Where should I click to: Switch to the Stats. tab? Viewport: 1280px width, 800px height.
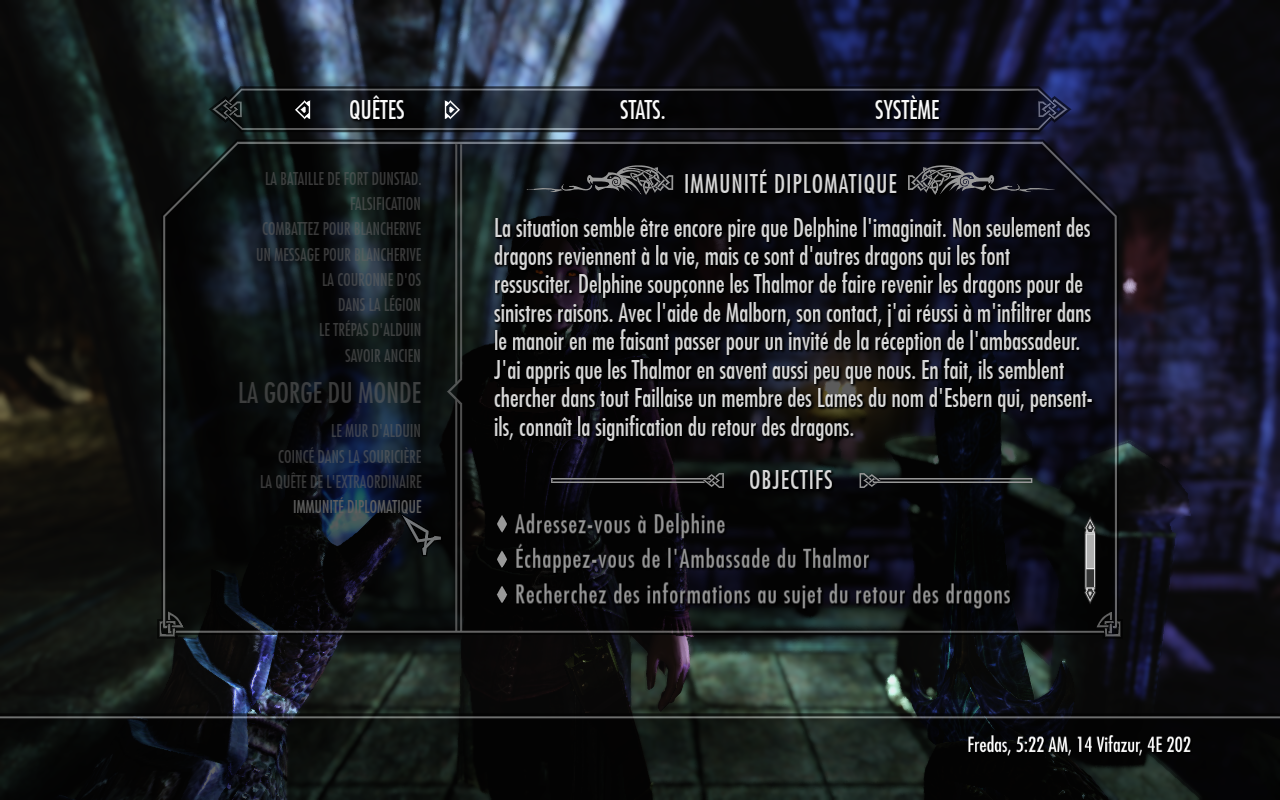click(642, 110)
